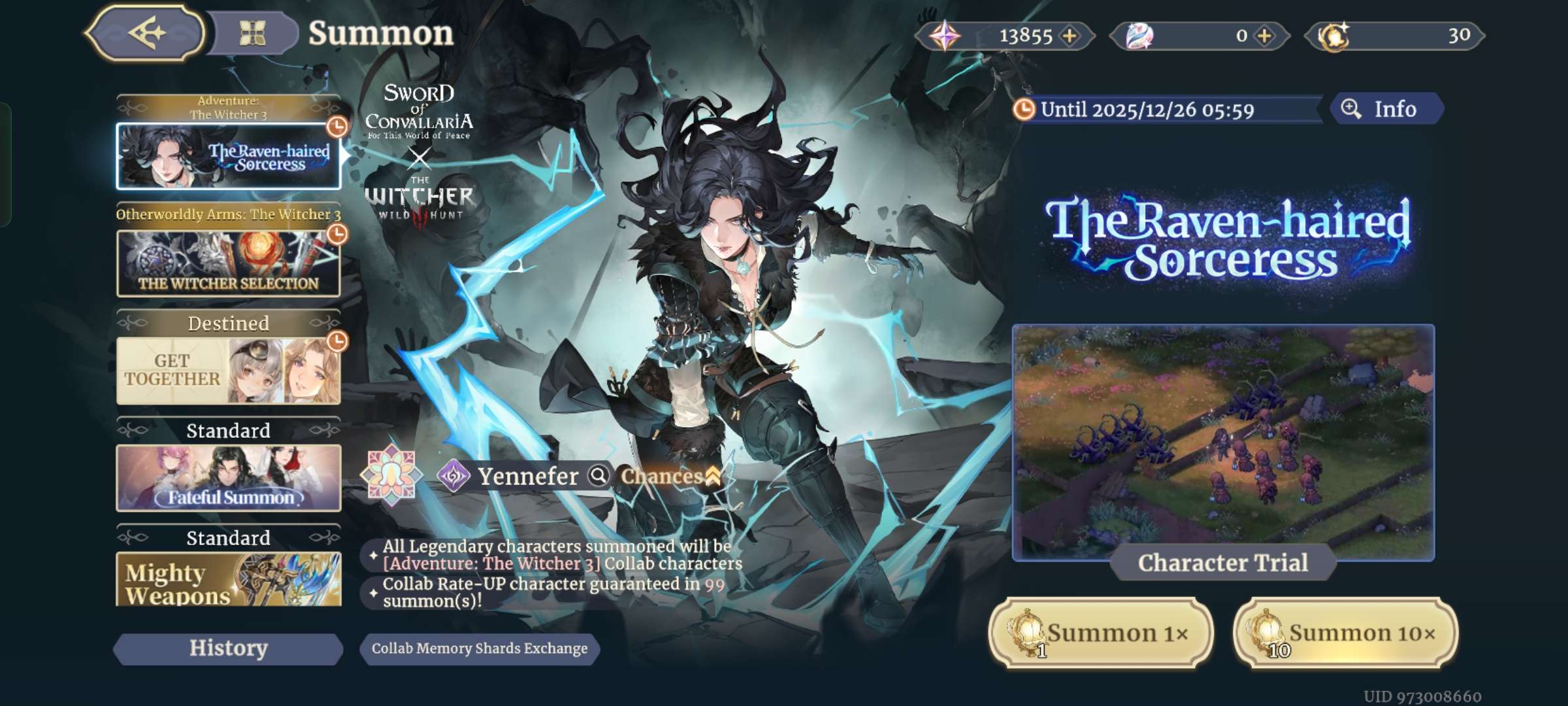This screenshot has height=706, width=1568.
Task: Open the banner Info details
Action: tap(1385, 109)
